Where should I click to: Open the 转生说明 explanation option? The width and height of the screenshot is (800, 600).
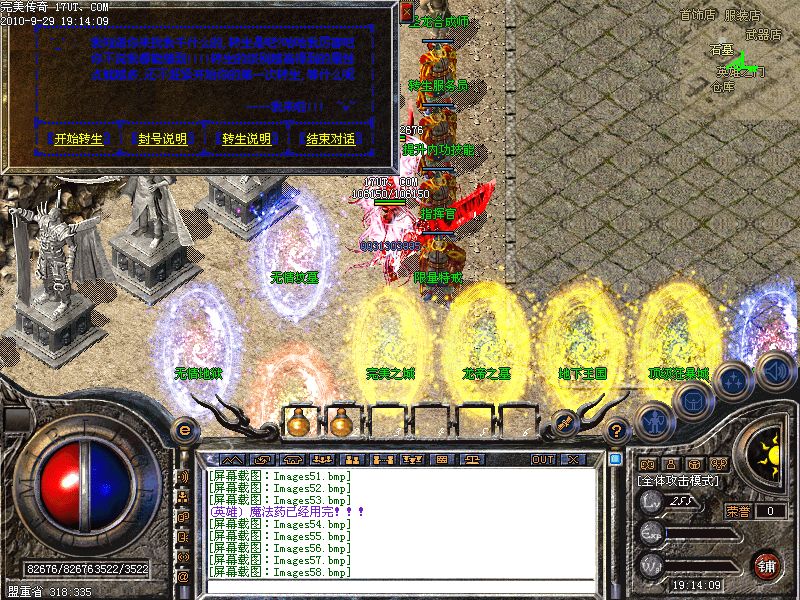[x=246, y=139]
